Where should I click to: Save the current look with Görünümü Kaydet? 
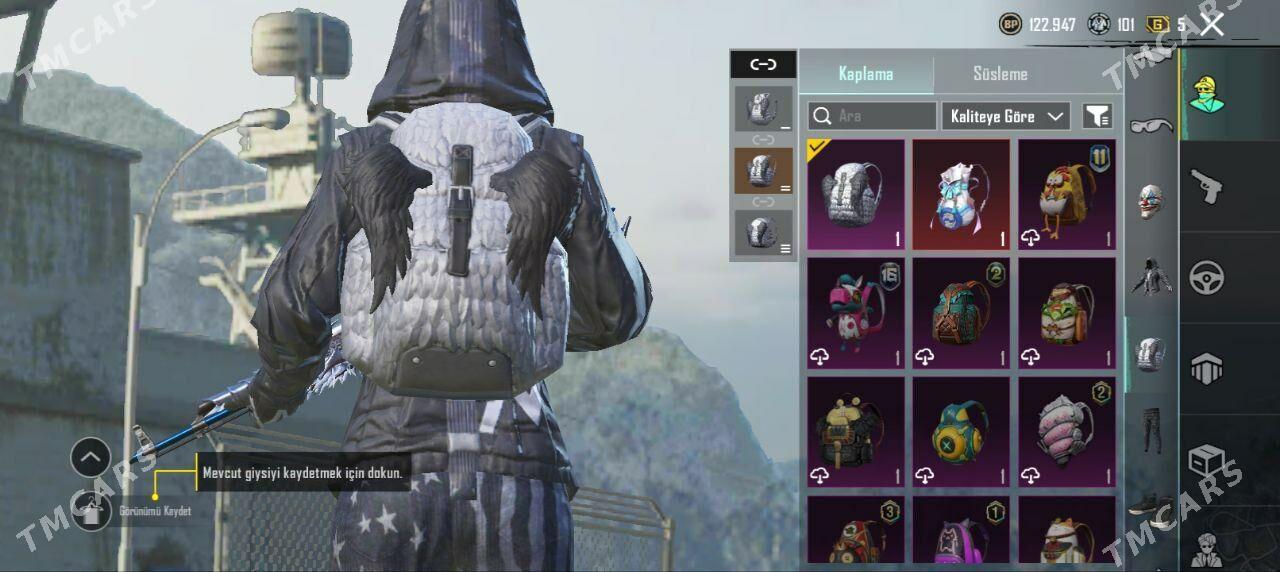point(92,511)
